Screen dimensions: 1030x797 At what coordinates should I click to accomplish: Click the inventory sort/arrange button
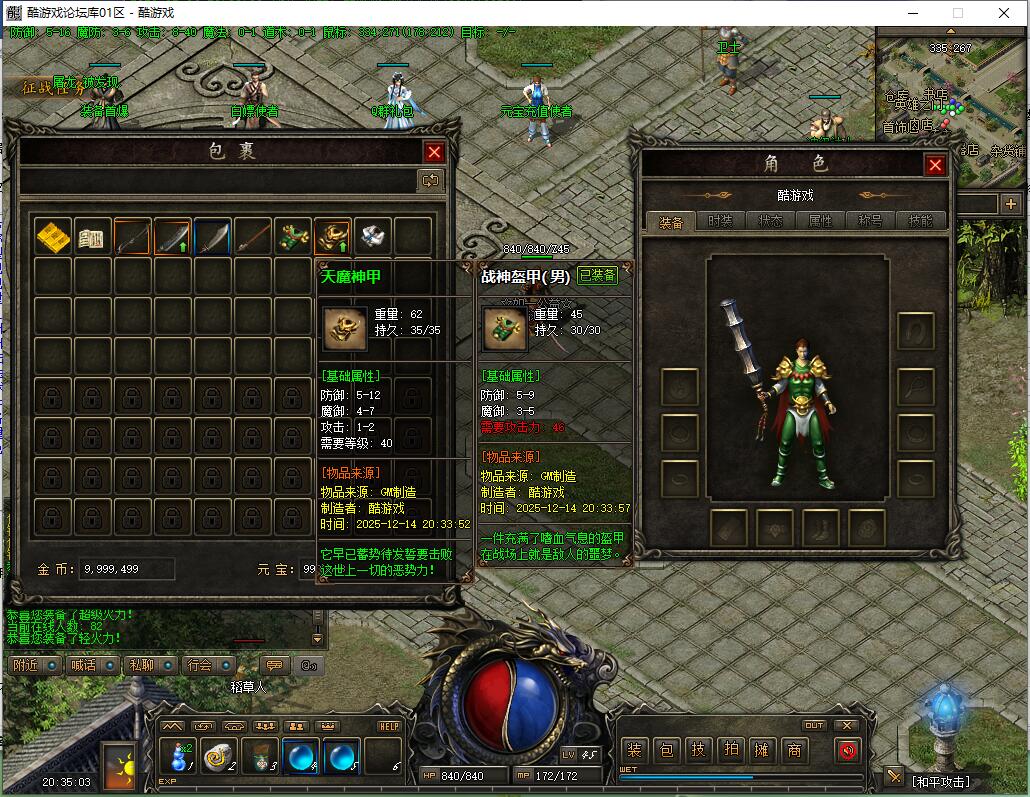point(431,180)
